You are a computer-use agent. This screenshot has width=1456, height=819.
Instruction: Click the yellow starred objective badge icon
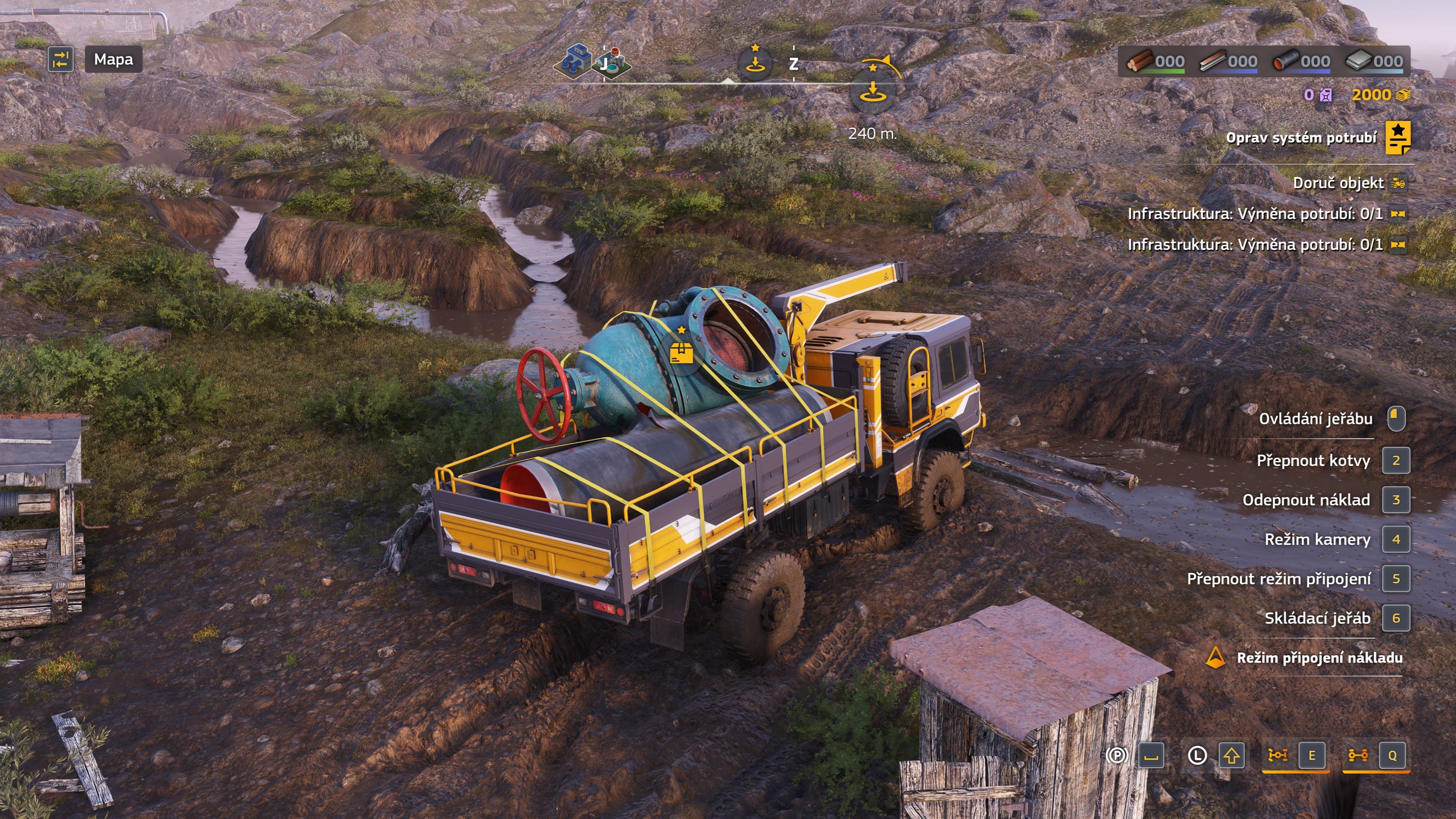tap(1398, 137)
